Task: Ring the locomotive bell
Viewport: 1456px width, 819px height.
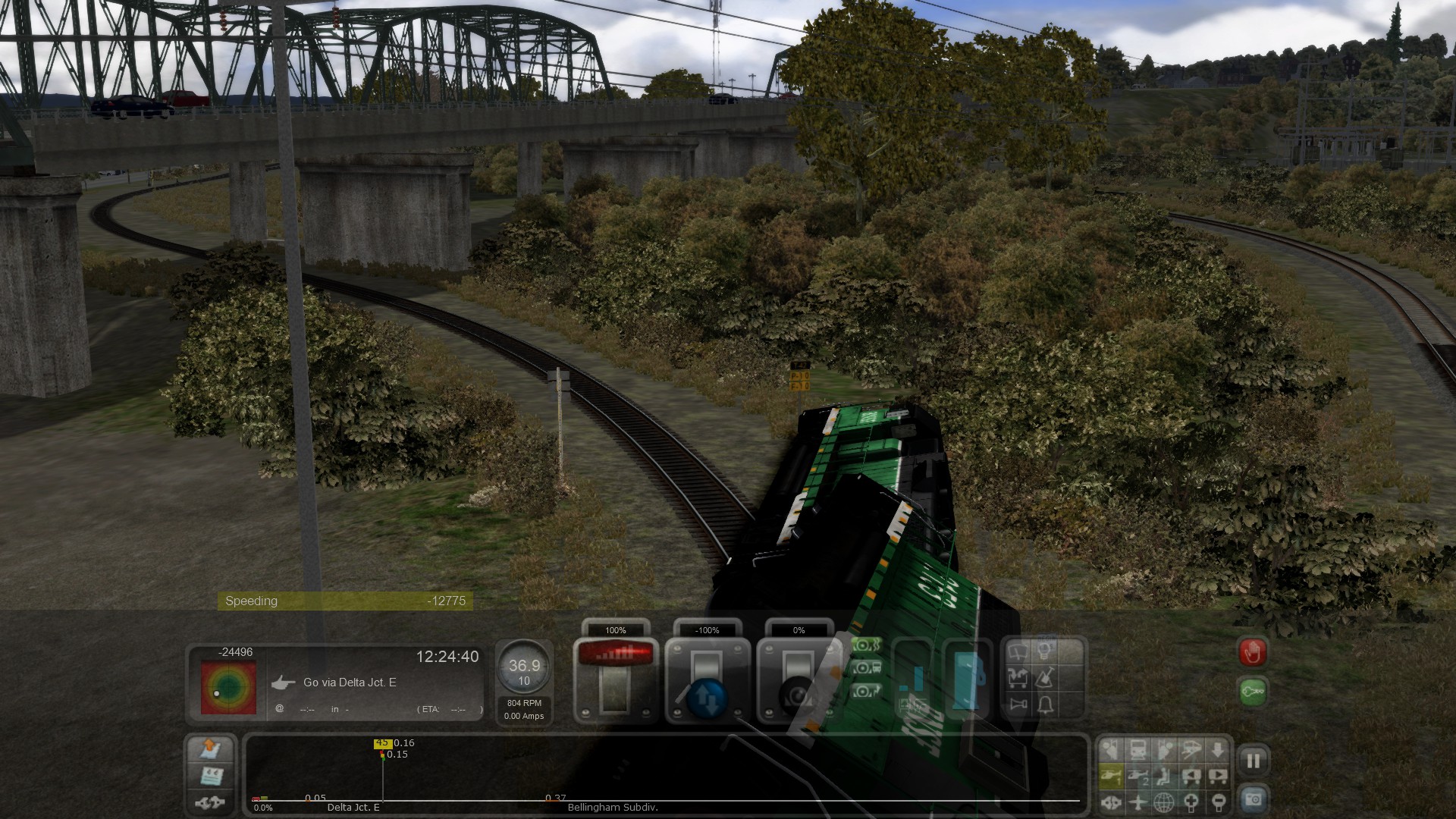Action: (x=1046, y=705)
